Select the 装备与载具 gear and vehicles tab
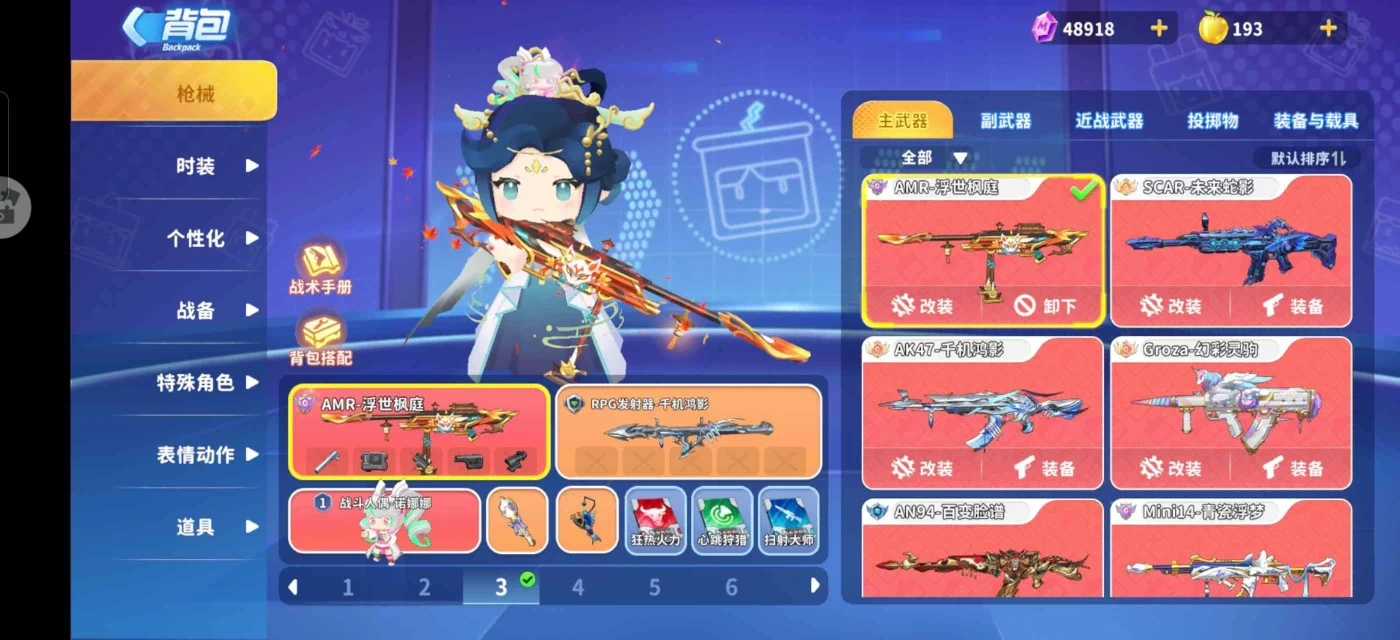1400x640 pixels. [x=1315, y=121]
